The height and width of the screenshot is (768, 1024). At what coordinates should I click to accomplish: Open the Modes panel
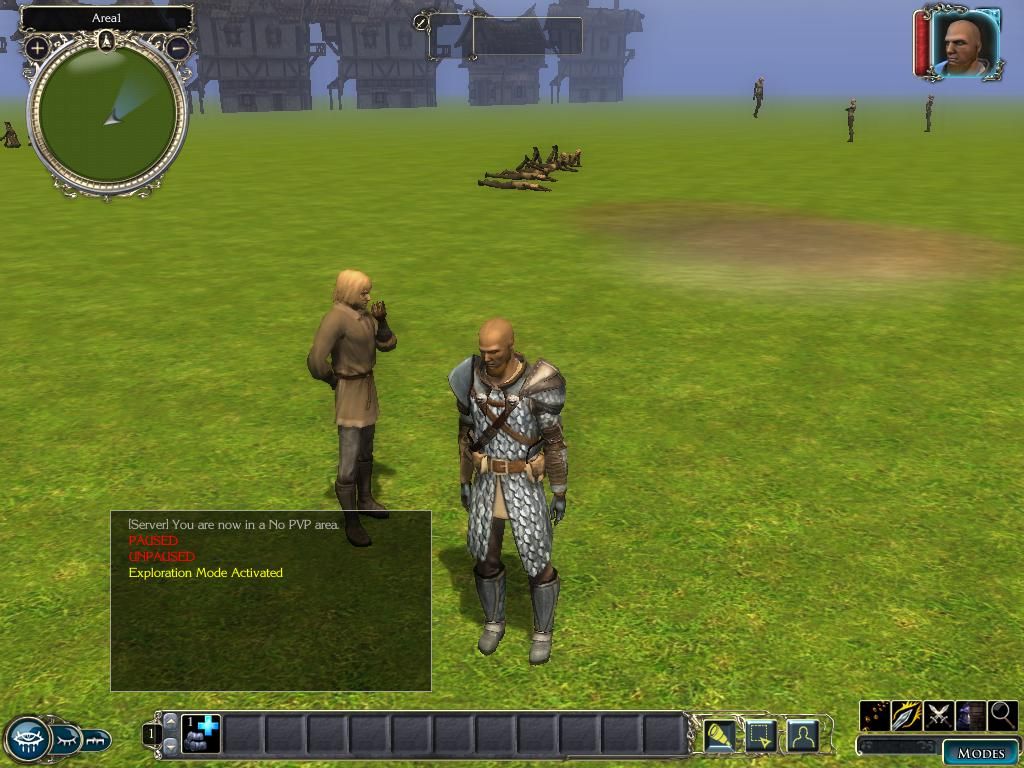(979, 753)
